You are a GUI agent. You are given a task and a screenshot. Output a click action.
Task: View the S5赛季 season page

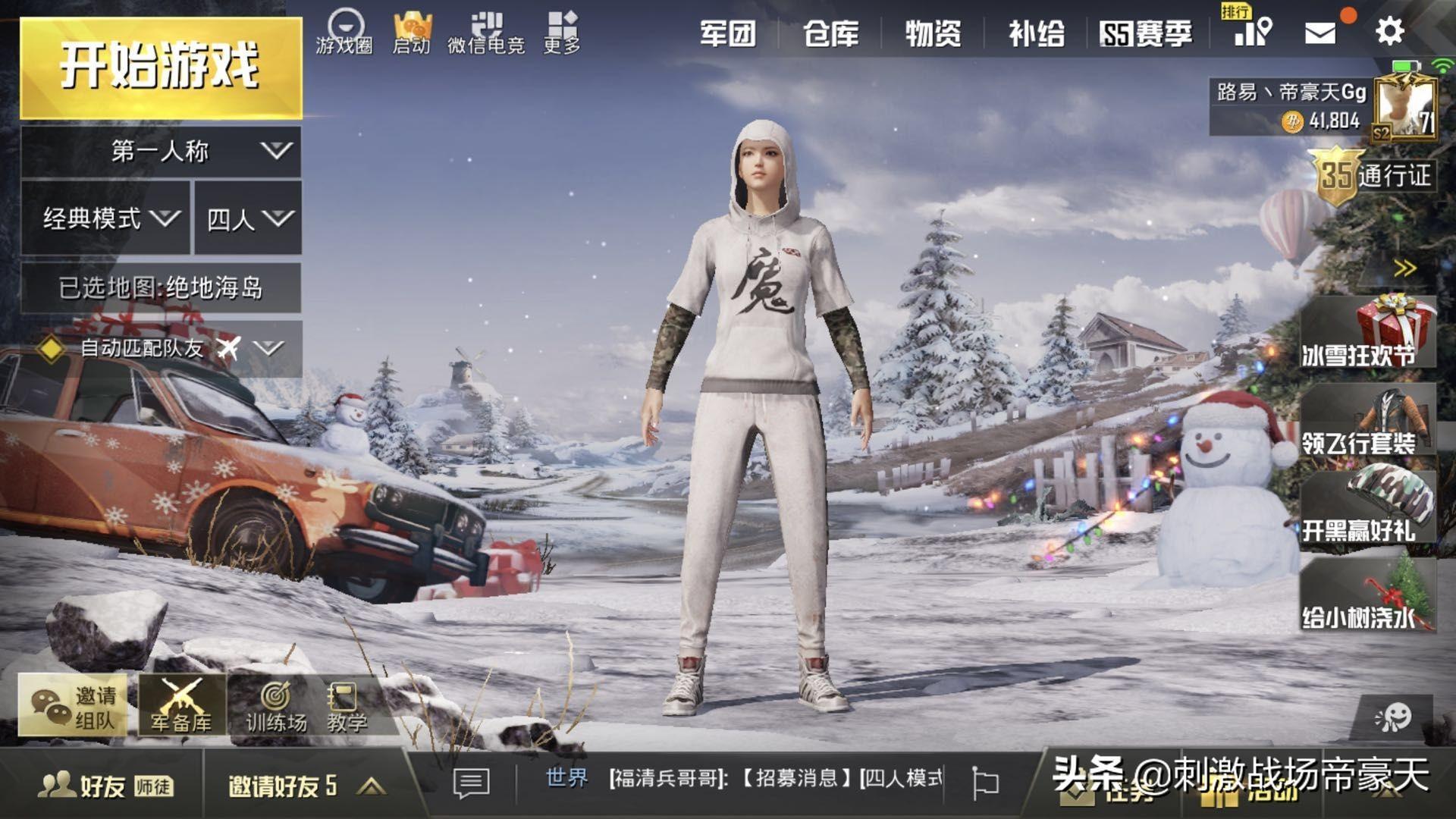click(x=1146, y=33)
